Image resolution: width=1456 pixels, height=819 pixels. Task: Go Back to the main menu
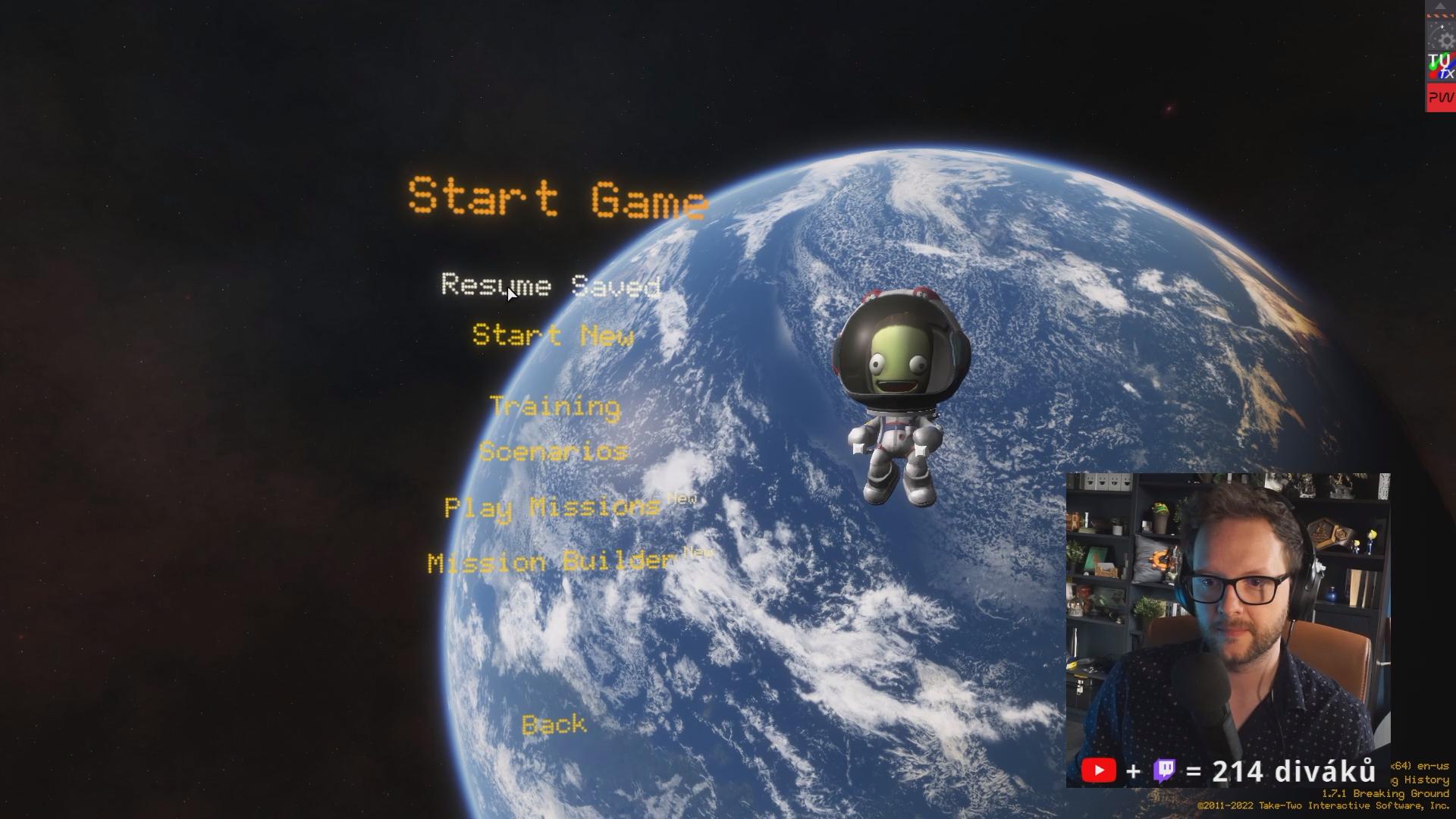pos(554,725)
